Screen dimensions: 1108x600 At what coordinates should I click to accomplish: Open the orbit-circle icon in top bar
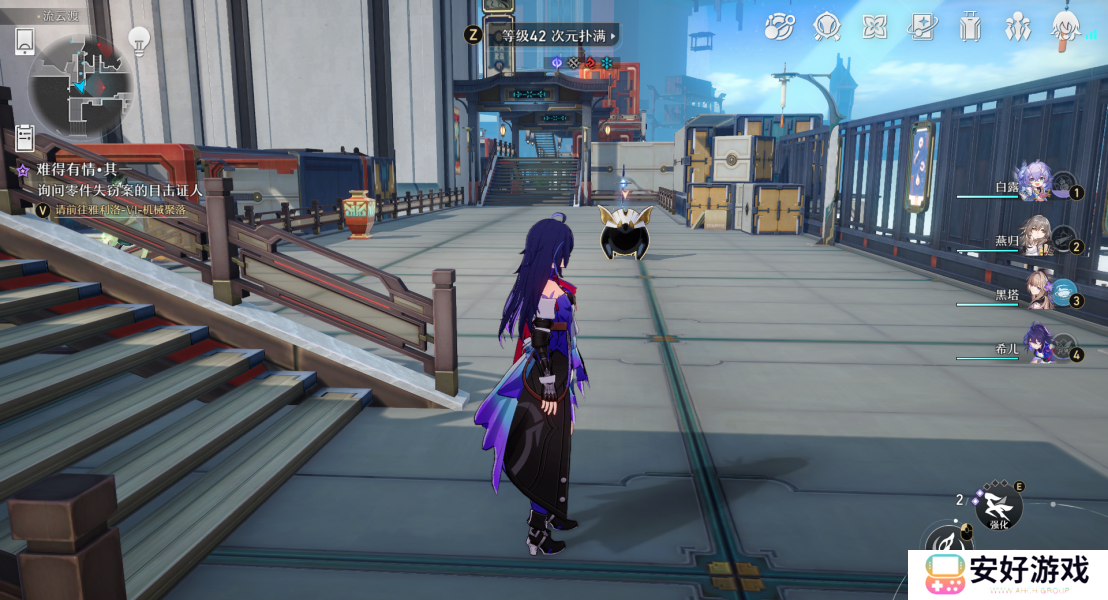point(779,27)
